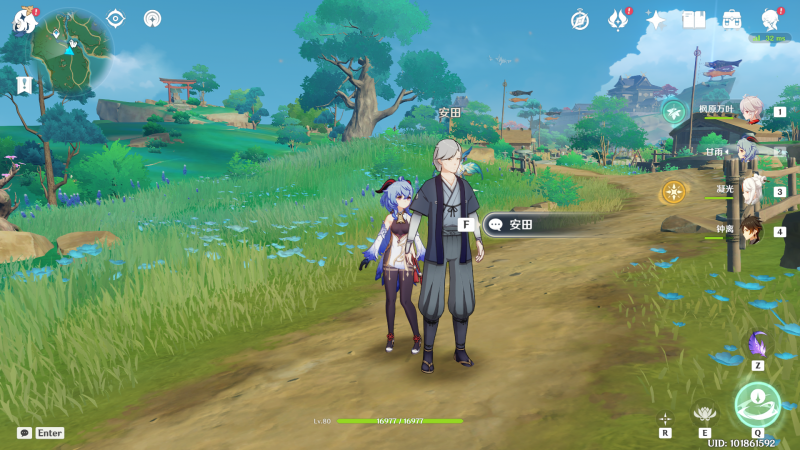Open the backpack inventory
800x450 pixels.
732,19
